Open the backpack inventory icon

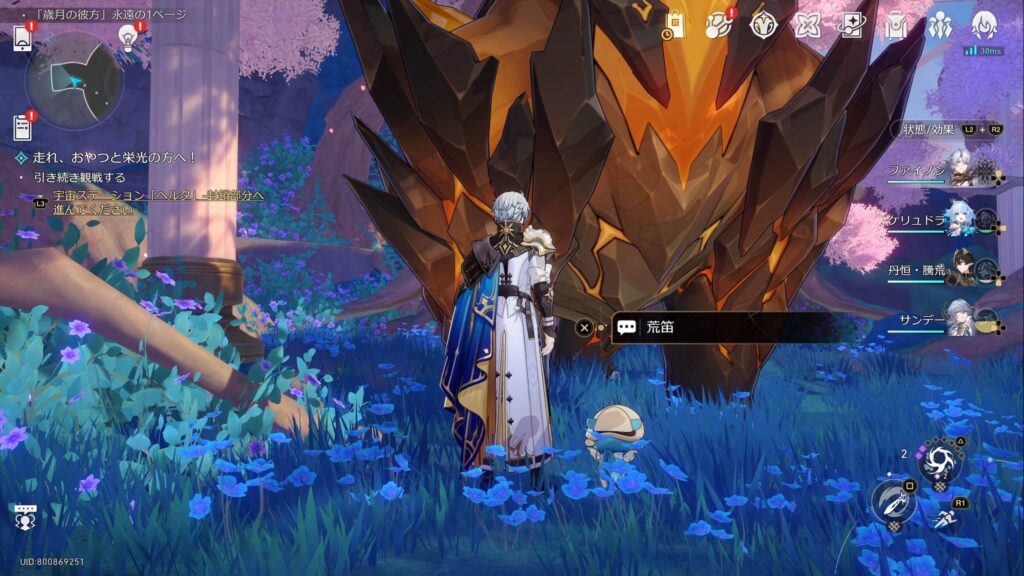click(x=896, y=26)
